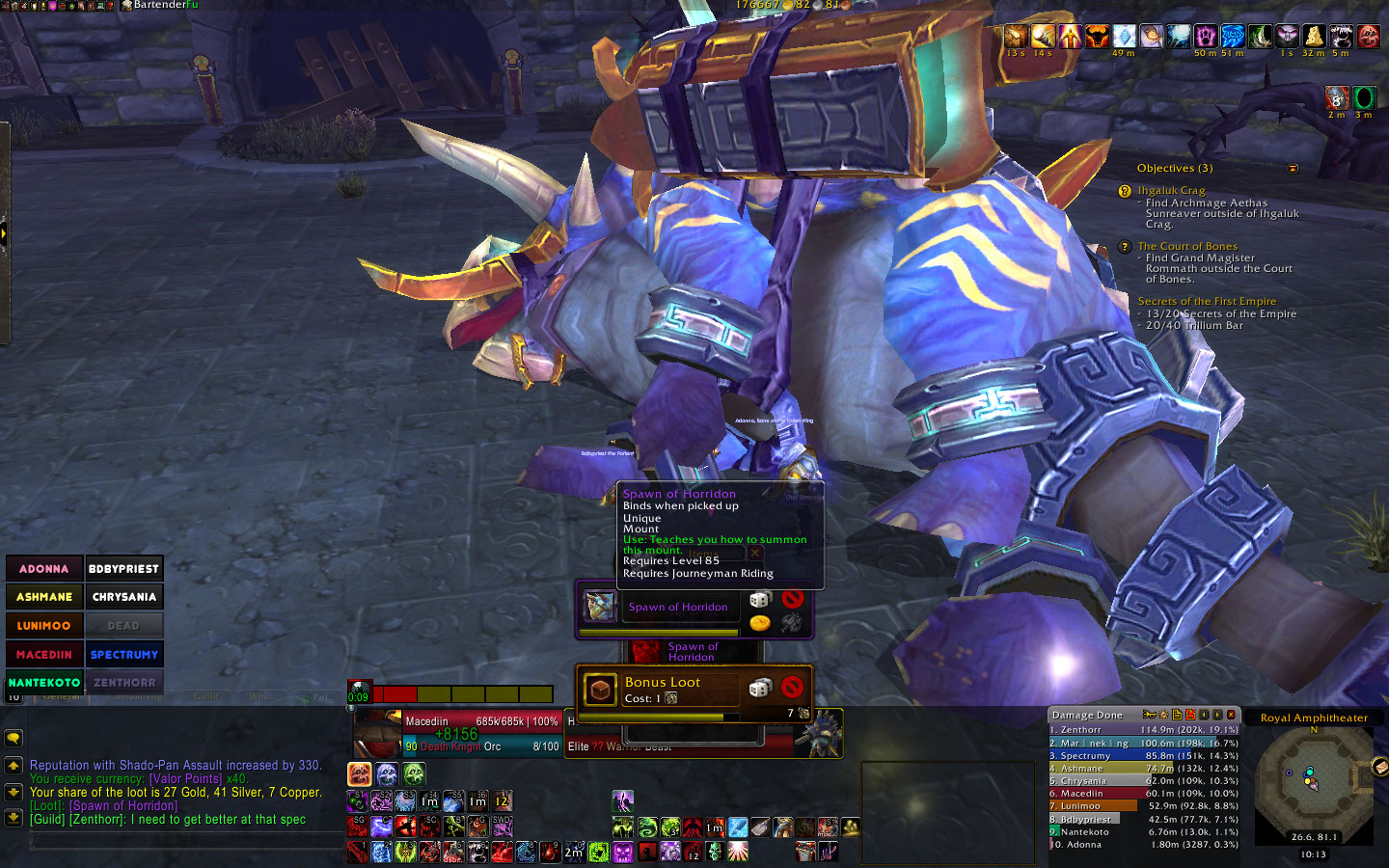Select Zenthorr's row in Damage Done
The height and width of the screenshot is (868, 1389).
[1143, 730]
